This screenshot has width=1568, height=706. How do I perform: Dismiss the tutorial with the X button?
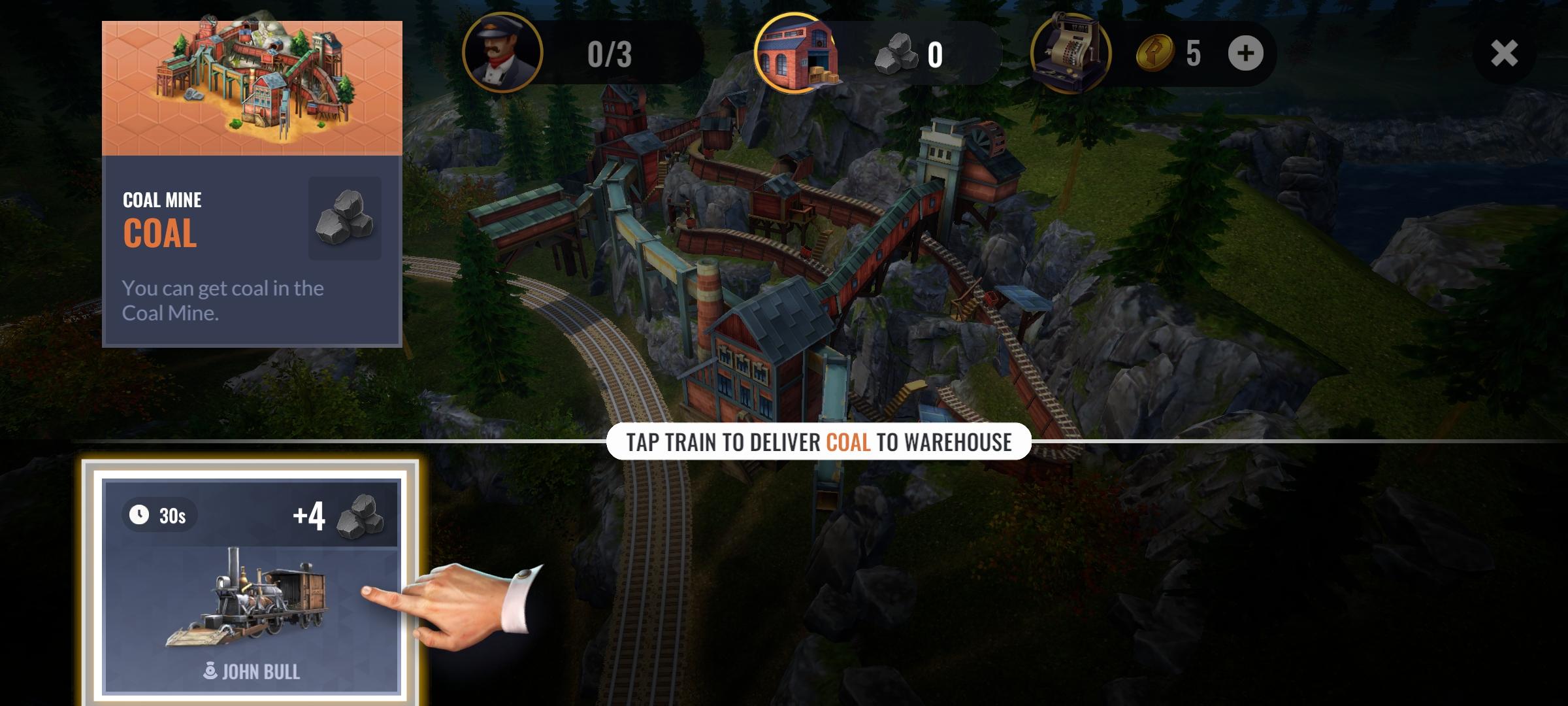1505,54
